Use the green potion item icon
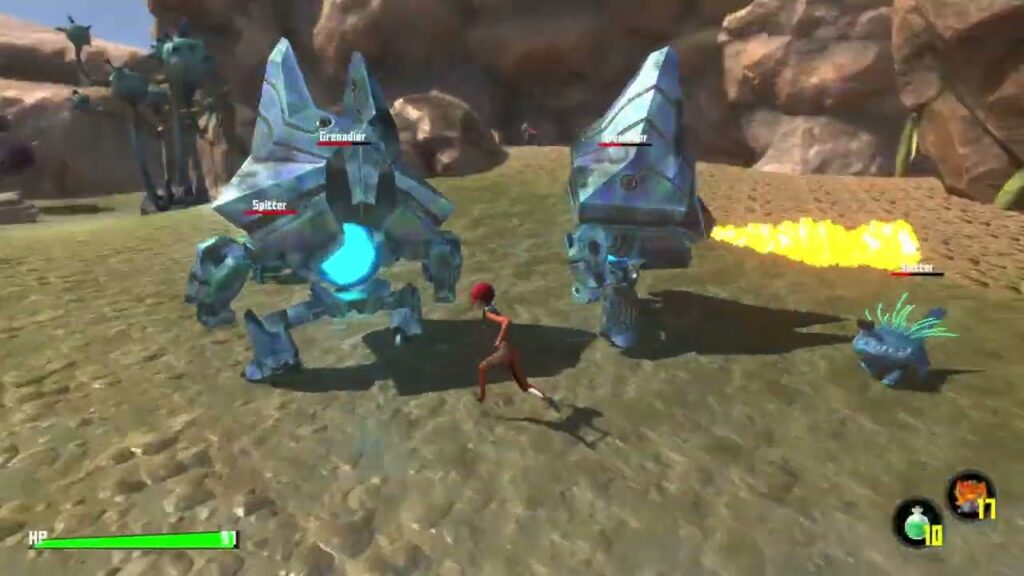The image size is (1024, 576). coord(915,522)
